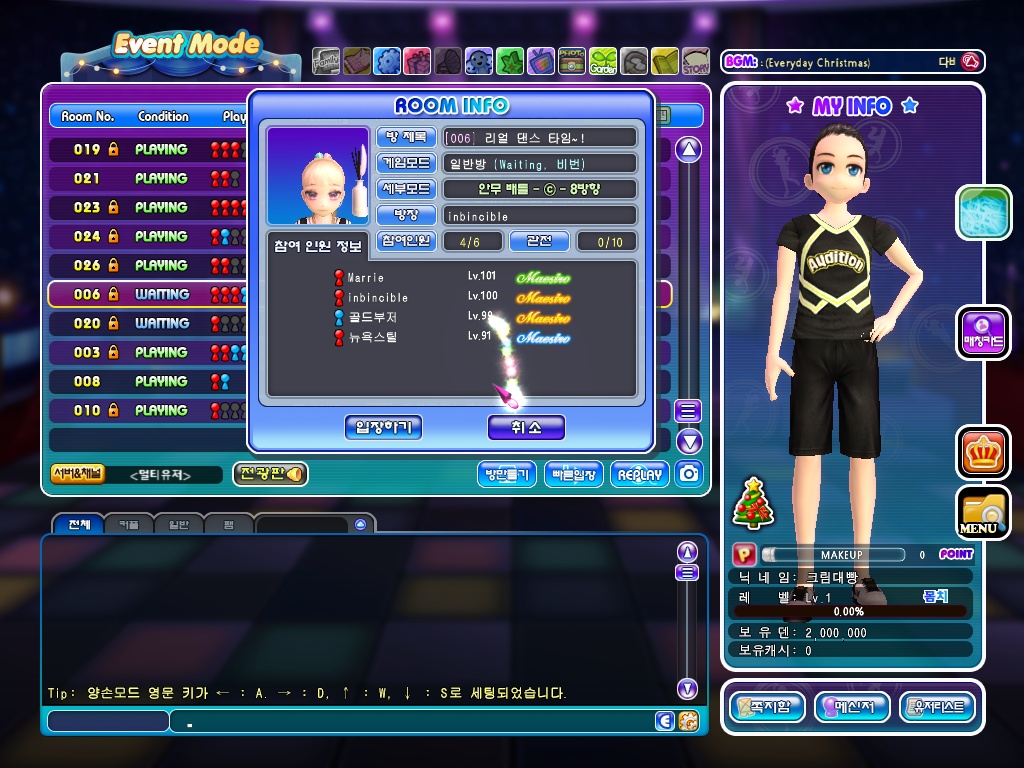
Task: Enter the room with the 입장하기 button
Action: (384, 428)
